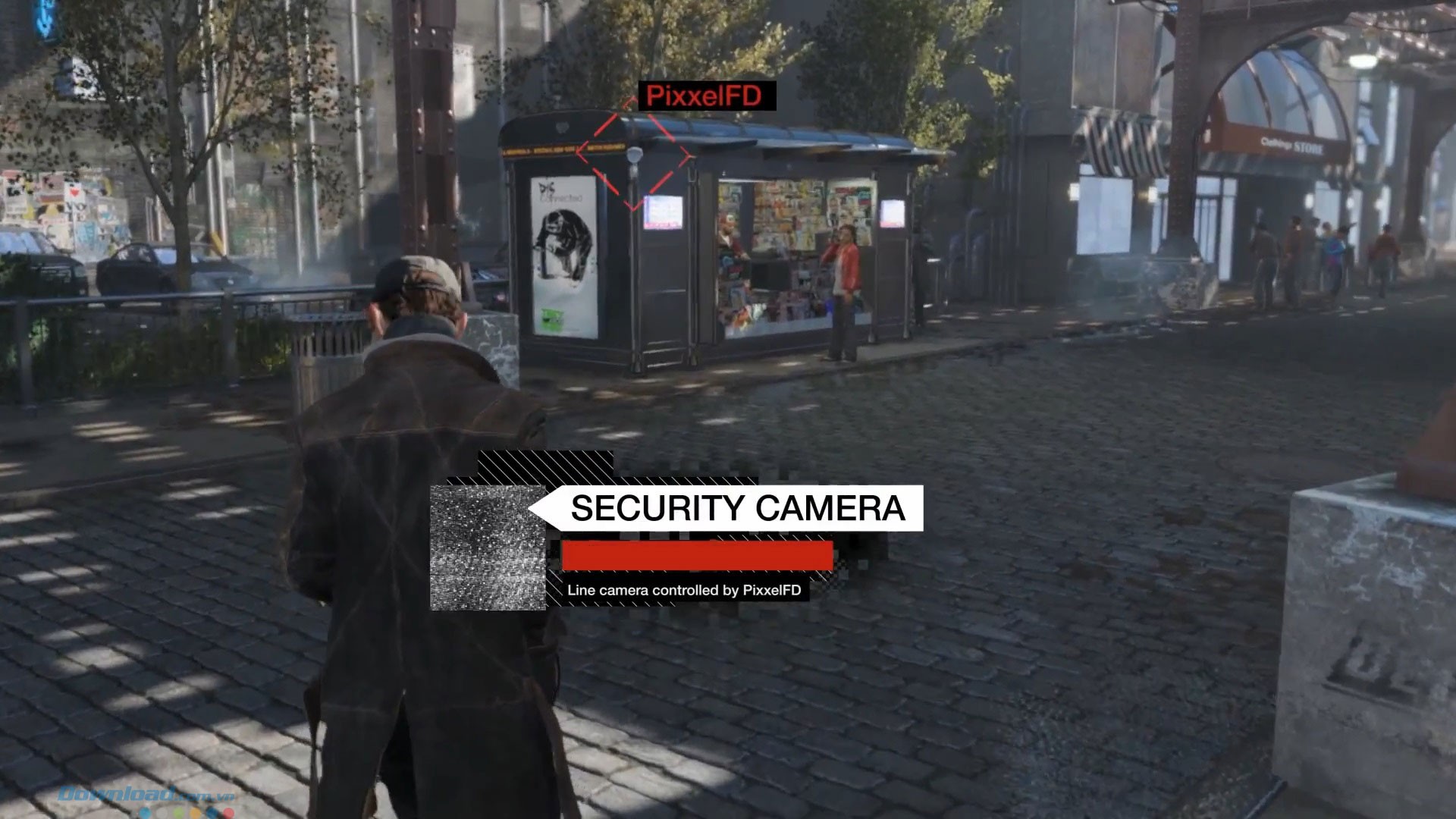Open the static camera feed thumbnail
Viewport: 1456px width, 819px height.
point(488,547)
